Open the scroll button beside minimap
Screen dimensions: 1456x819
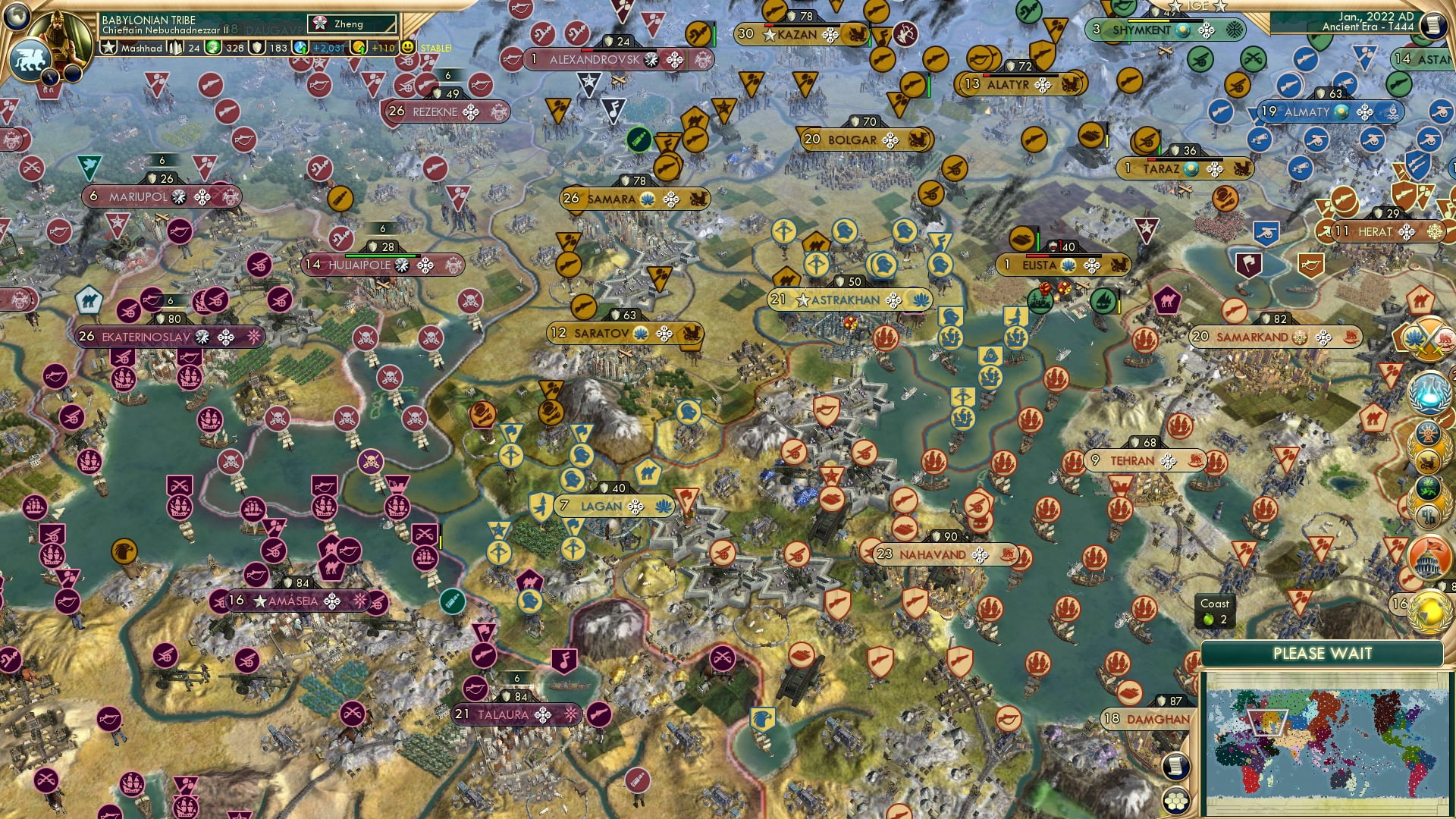[x=1175, y=767]
